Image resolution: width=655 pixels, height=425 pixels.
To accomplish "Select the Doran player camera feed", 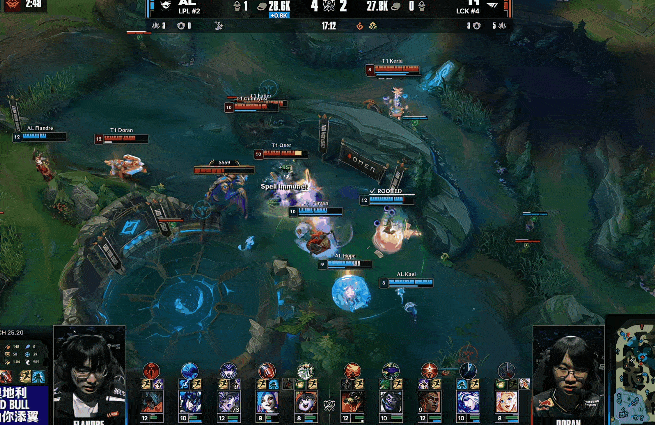I will tap(568, 375).
